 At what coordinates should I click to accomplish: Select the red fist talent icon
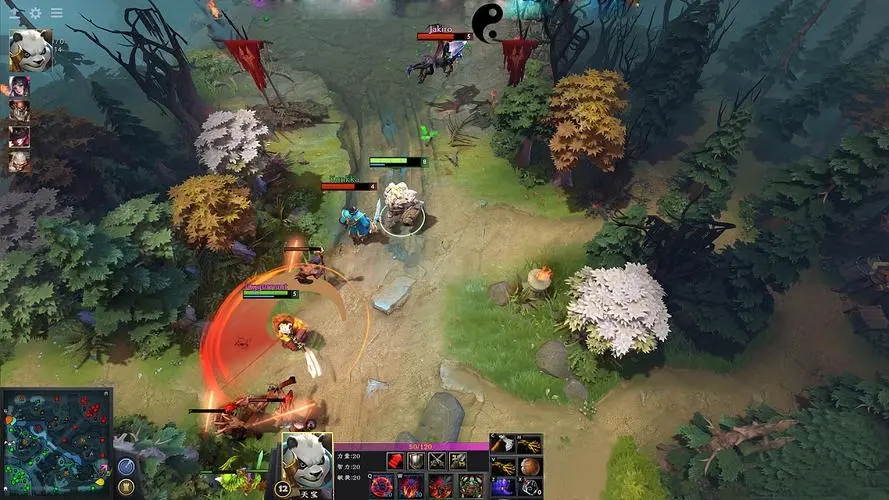coord(394,461)
